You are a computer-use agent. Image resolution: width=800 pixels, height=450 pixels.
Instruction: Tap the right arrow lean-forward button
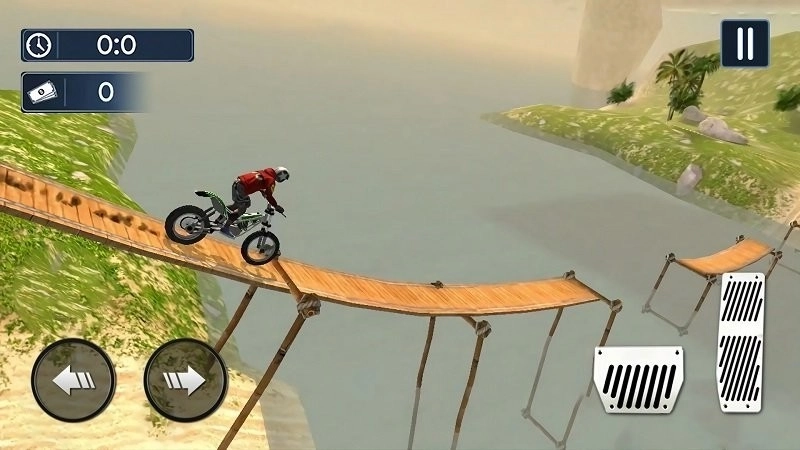pyautogui.click(x=186, y=381)
